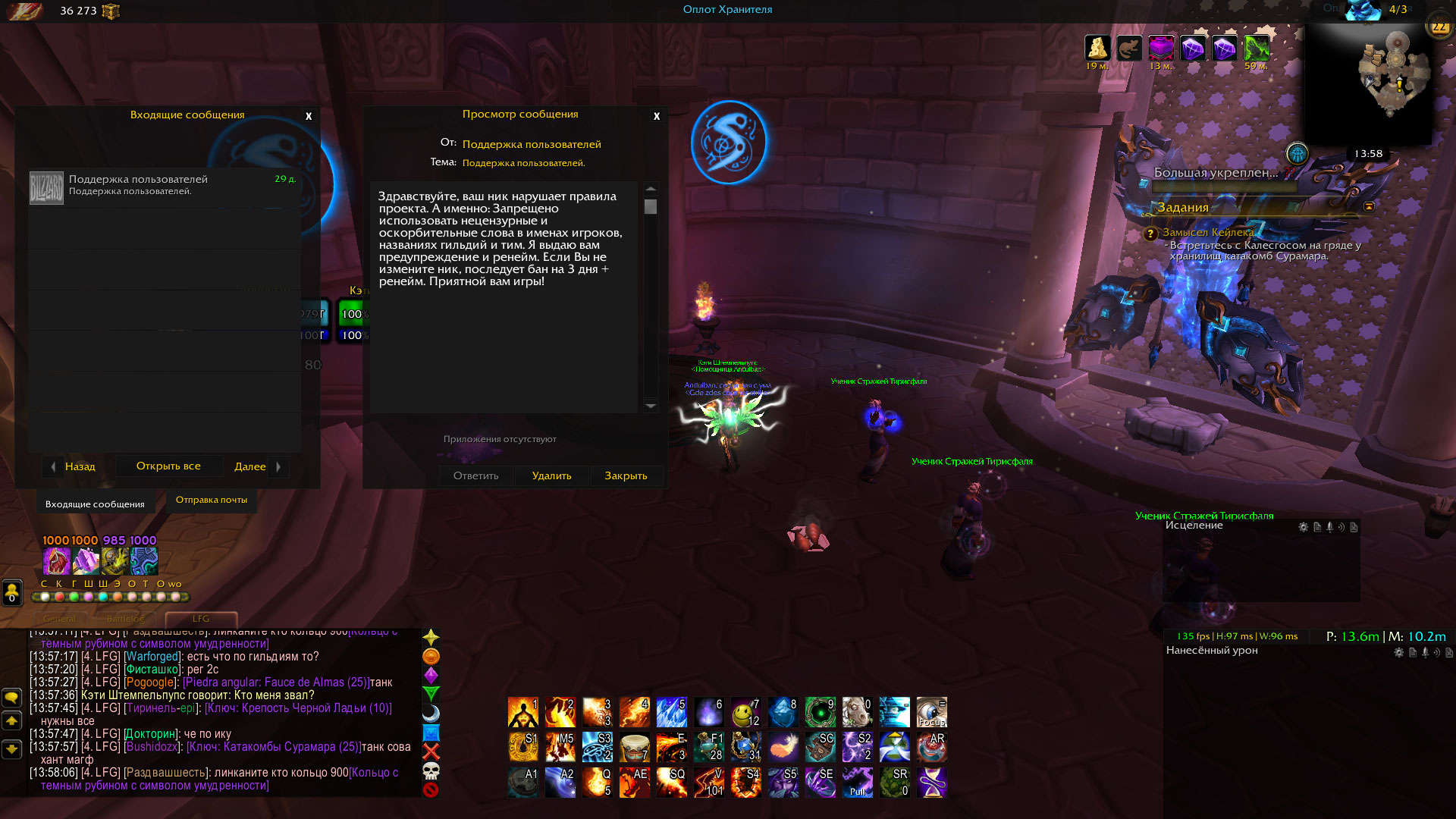Close the Входящие сообщения inbox window
This screenshot has height=819, width=1456.
pos(309,116)
